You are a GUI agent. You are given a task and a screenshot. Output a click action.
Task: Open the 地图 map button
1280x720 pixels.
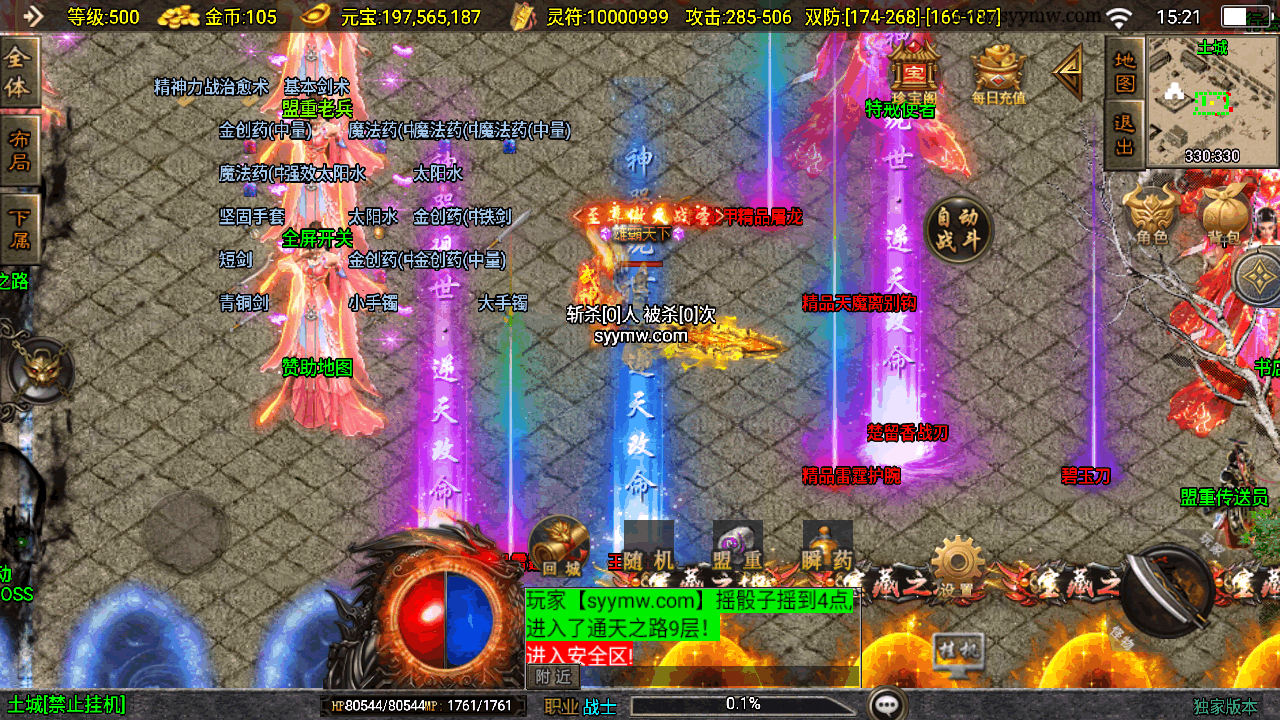[x=1125, y=70]
